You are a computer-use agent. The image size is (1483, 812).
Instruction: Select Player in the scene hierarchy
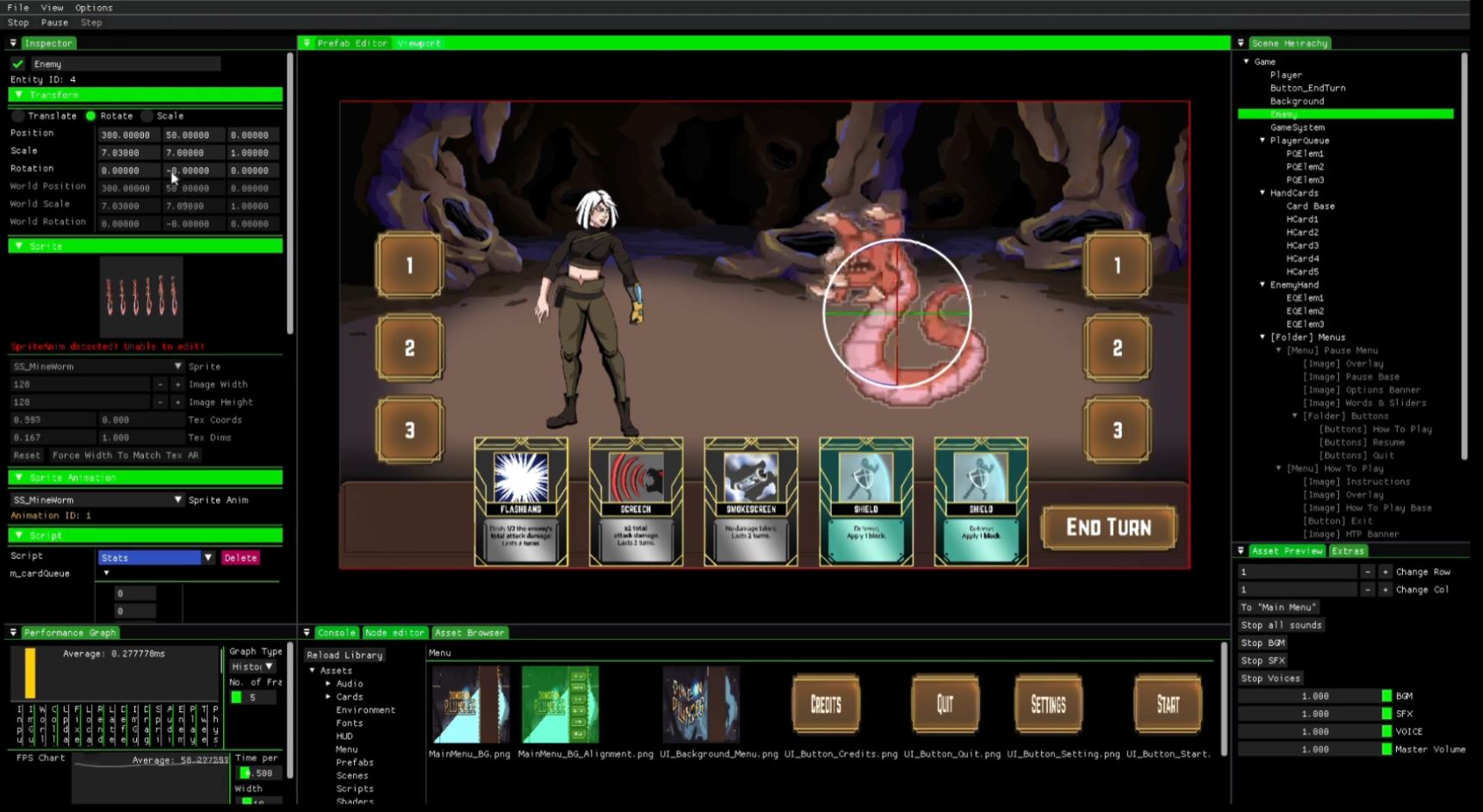1286,75
